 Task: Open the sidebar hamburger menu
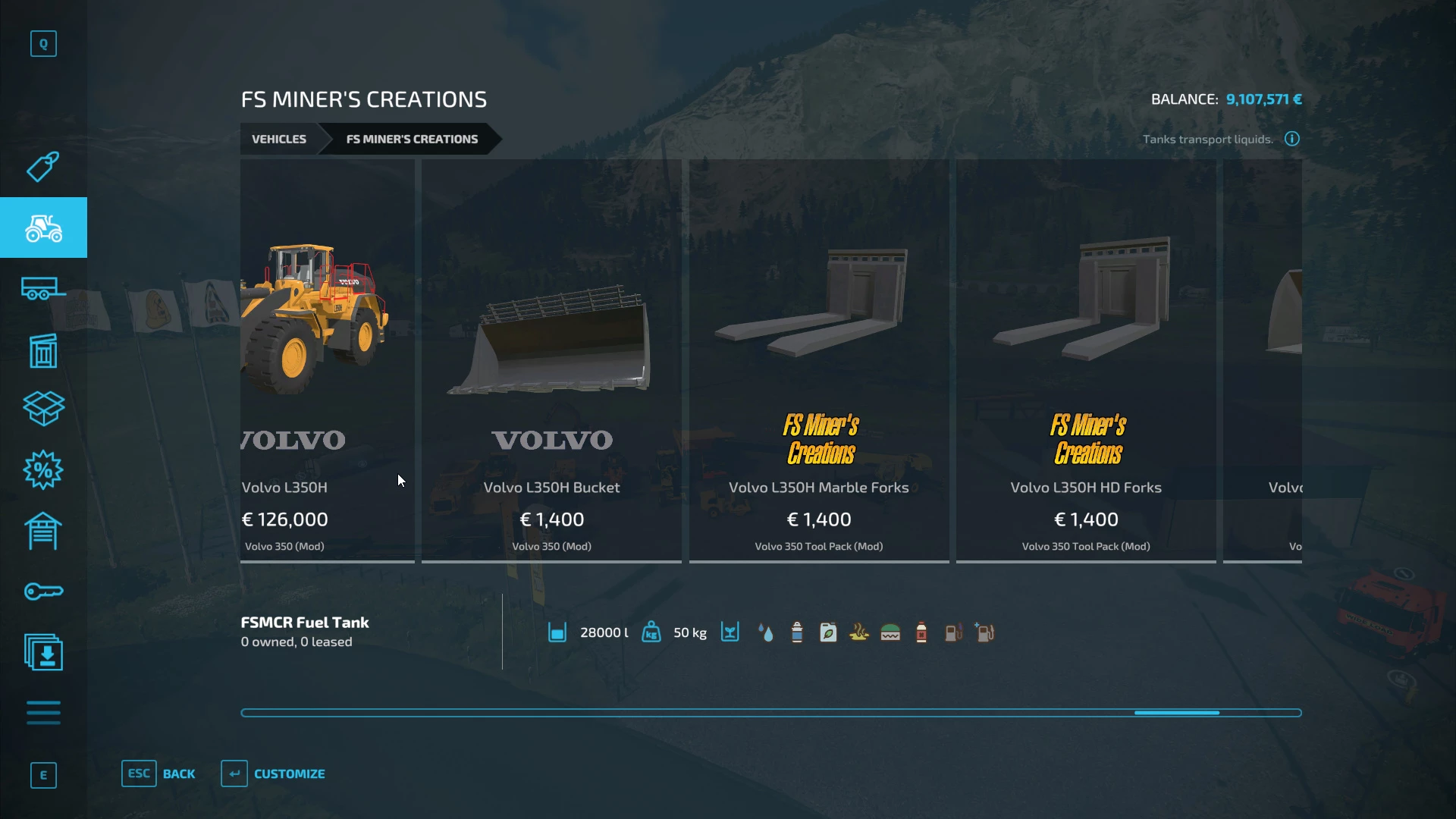pyautogui.click(x=43, y=713)
